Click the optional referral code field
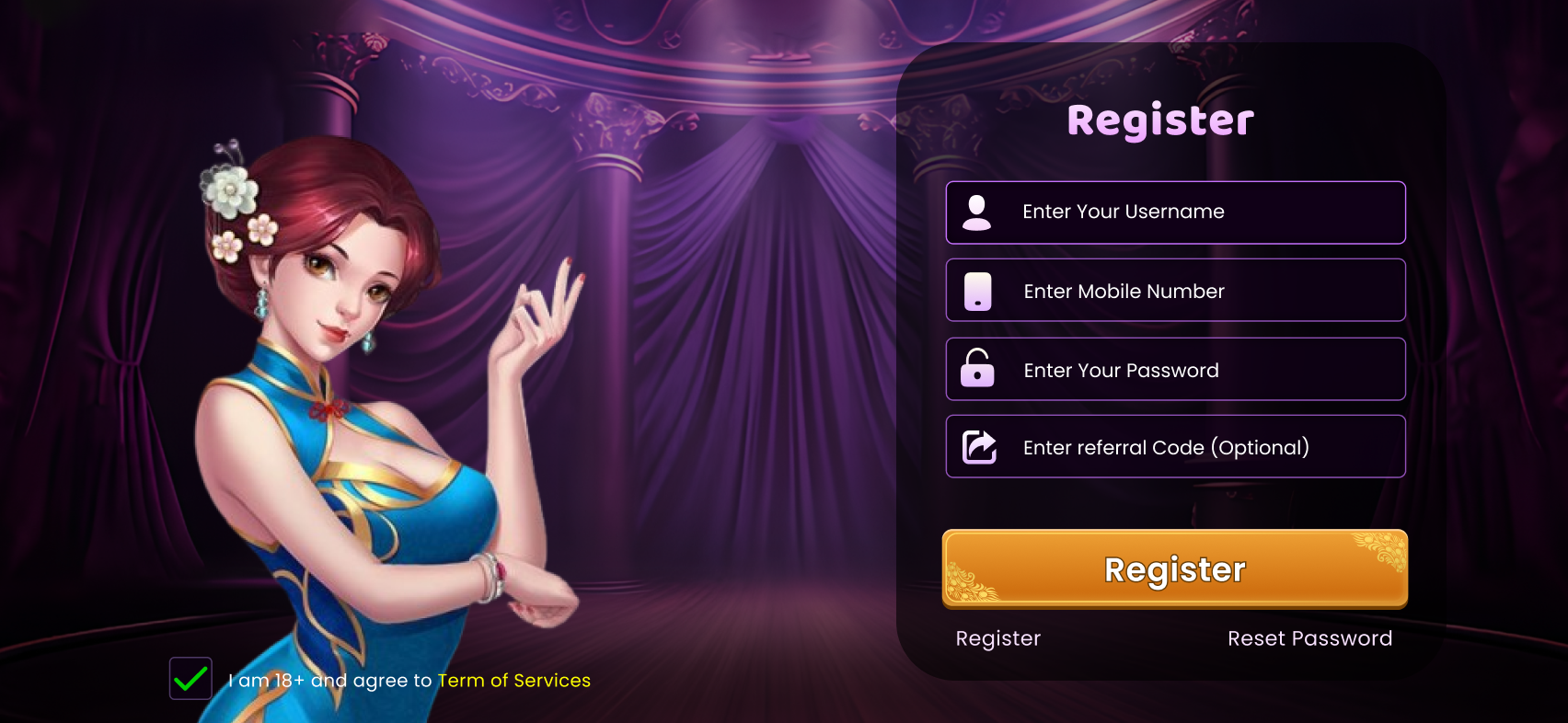1568x723 pixels. (1175, 446)
